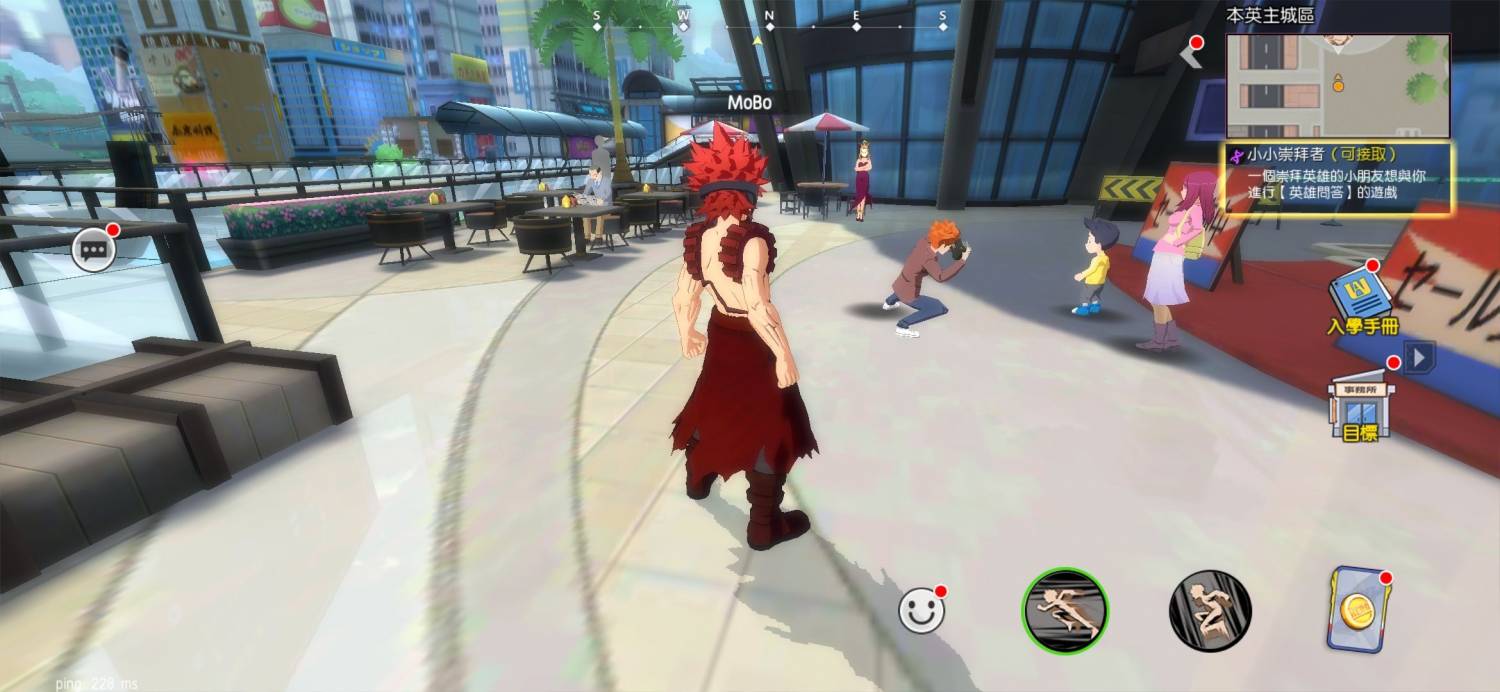
Task: Collapse the minimap with the left arrow
Action: [1191, 54]
